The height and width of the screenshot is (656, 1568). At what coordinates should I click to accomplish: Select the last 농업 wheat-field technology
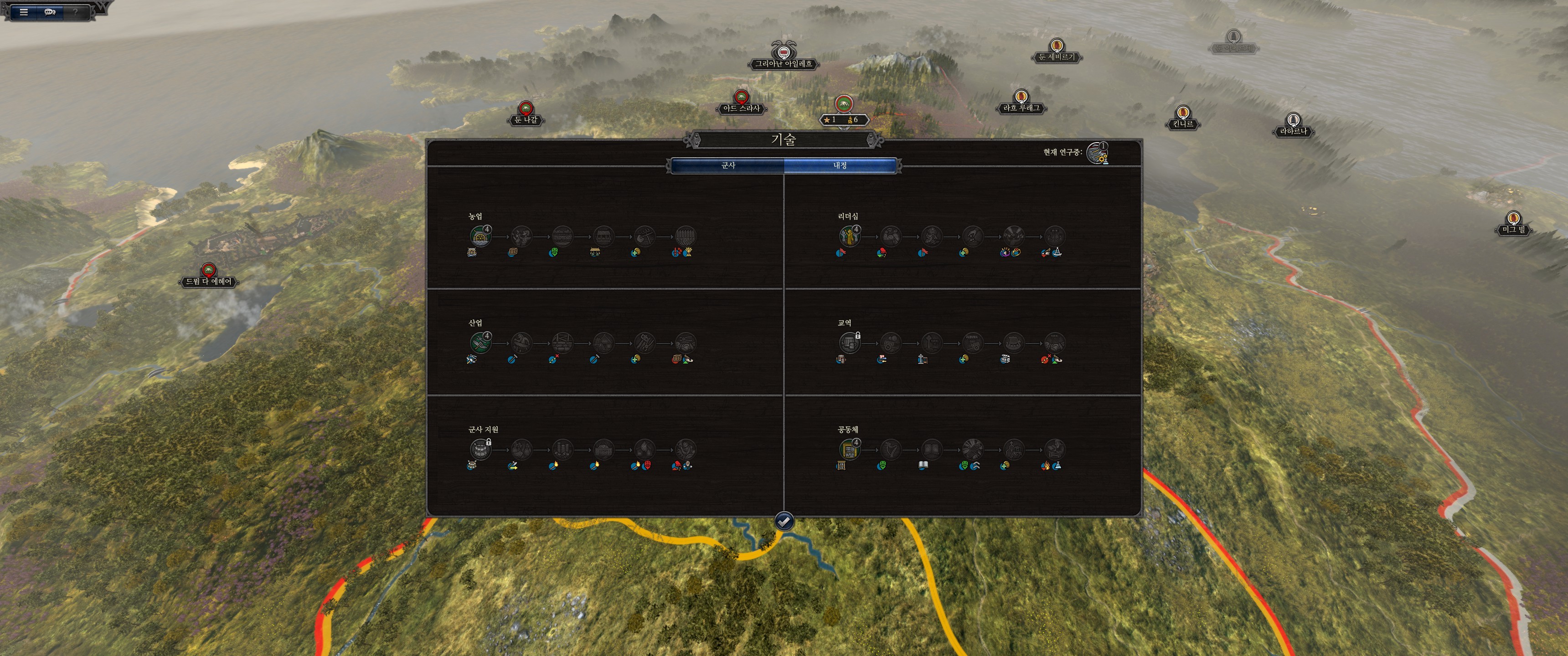pyautogui.click(x=686, y=236)
